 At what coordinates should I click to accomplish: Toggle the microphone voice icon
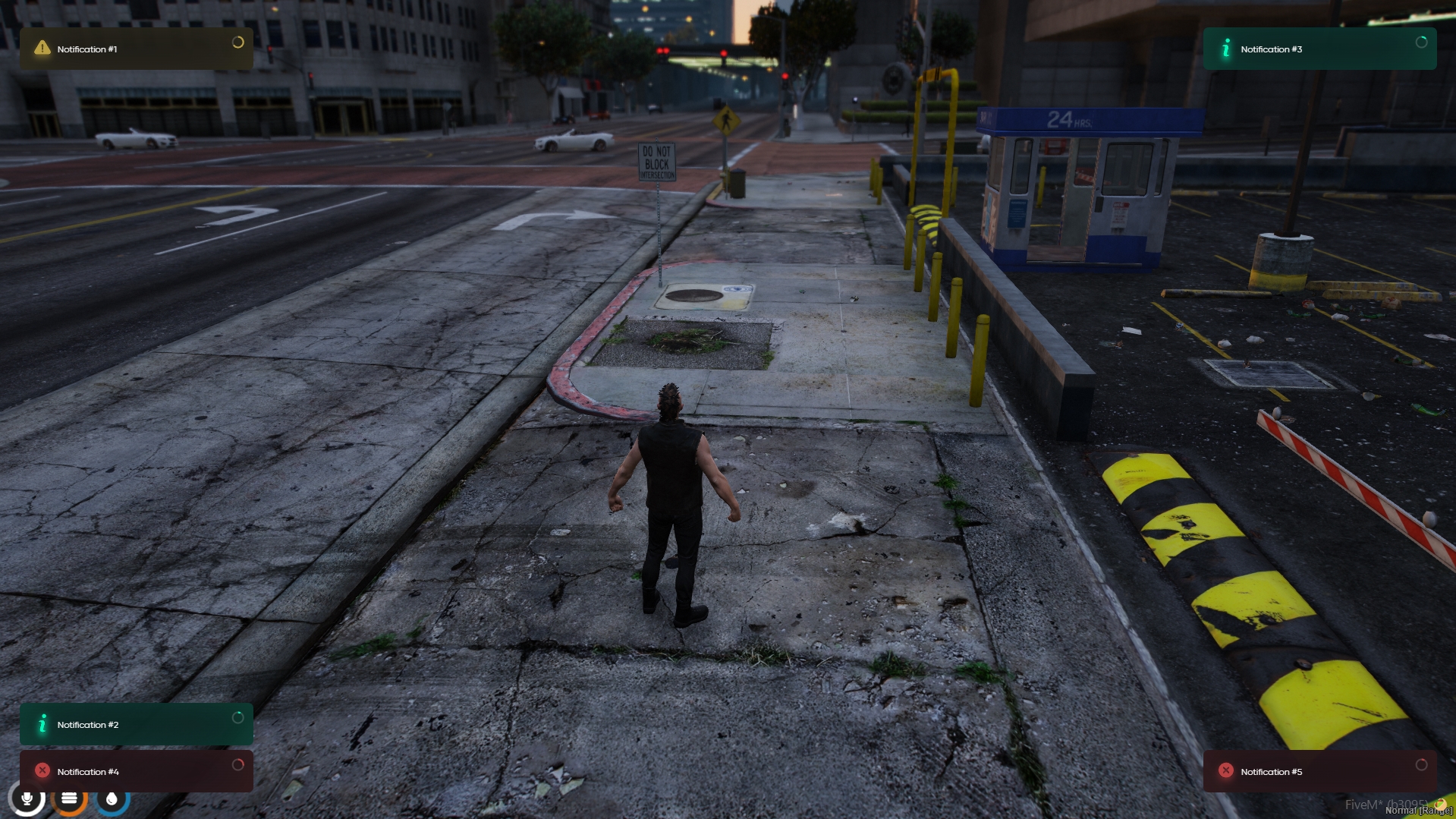tap(27, 799)
